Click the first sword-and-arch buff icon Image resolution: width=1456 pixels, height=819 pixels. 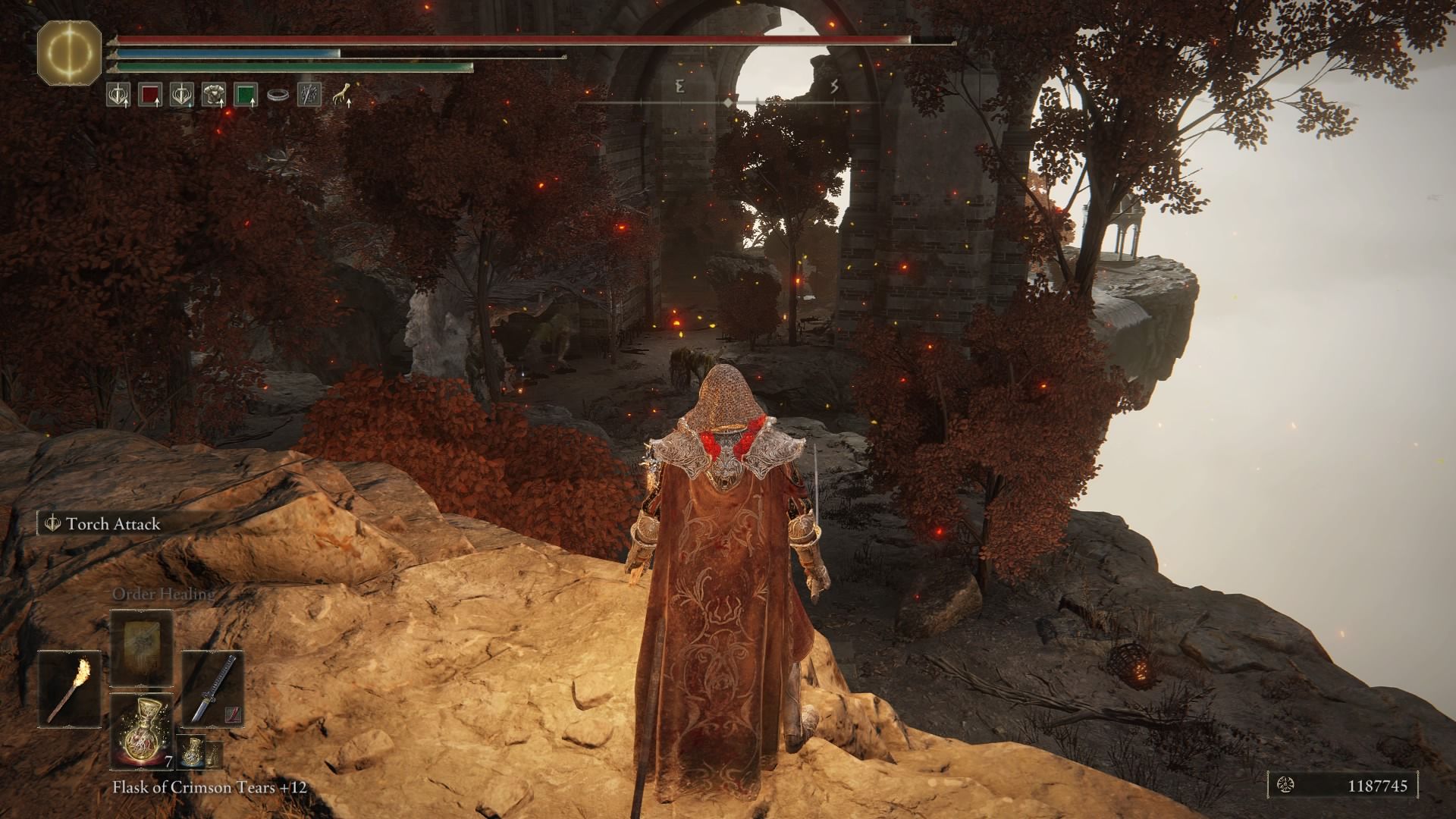click(118, 94)
